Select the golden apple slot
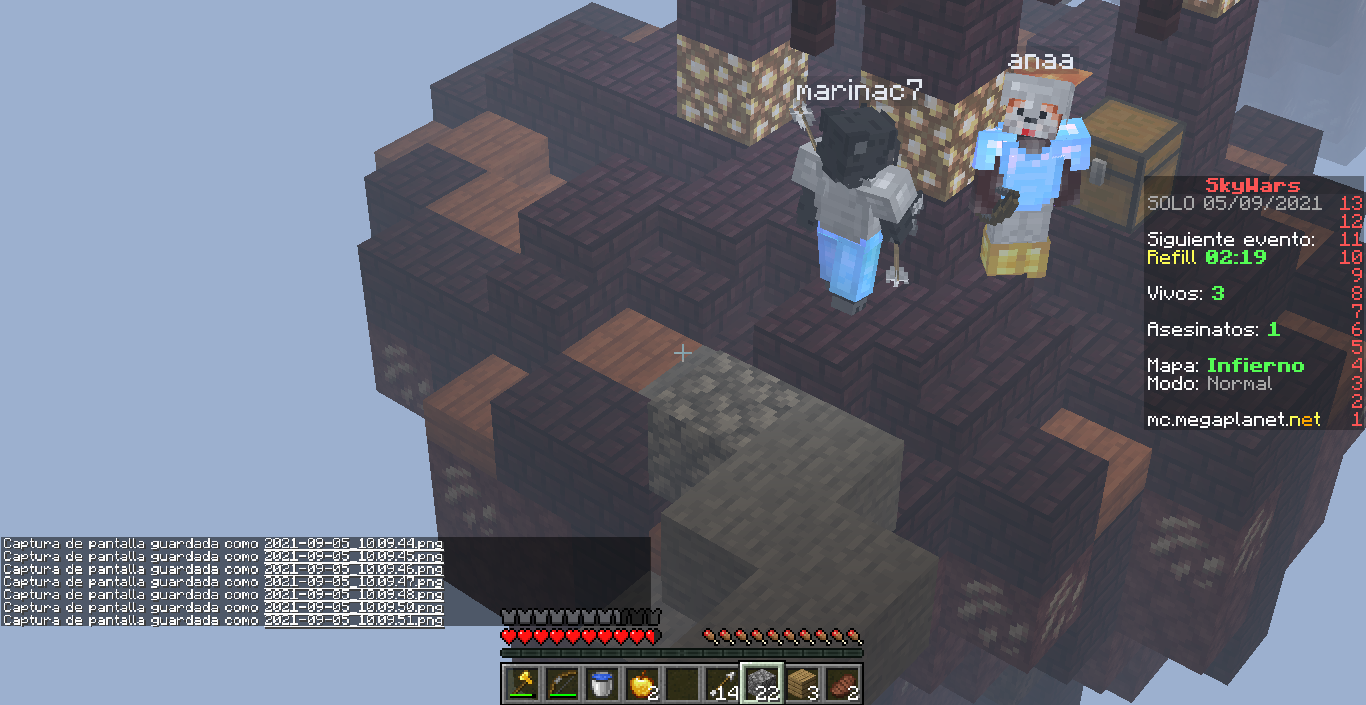The height and width of the screenshot is (705, 1366). coord(641,683)
